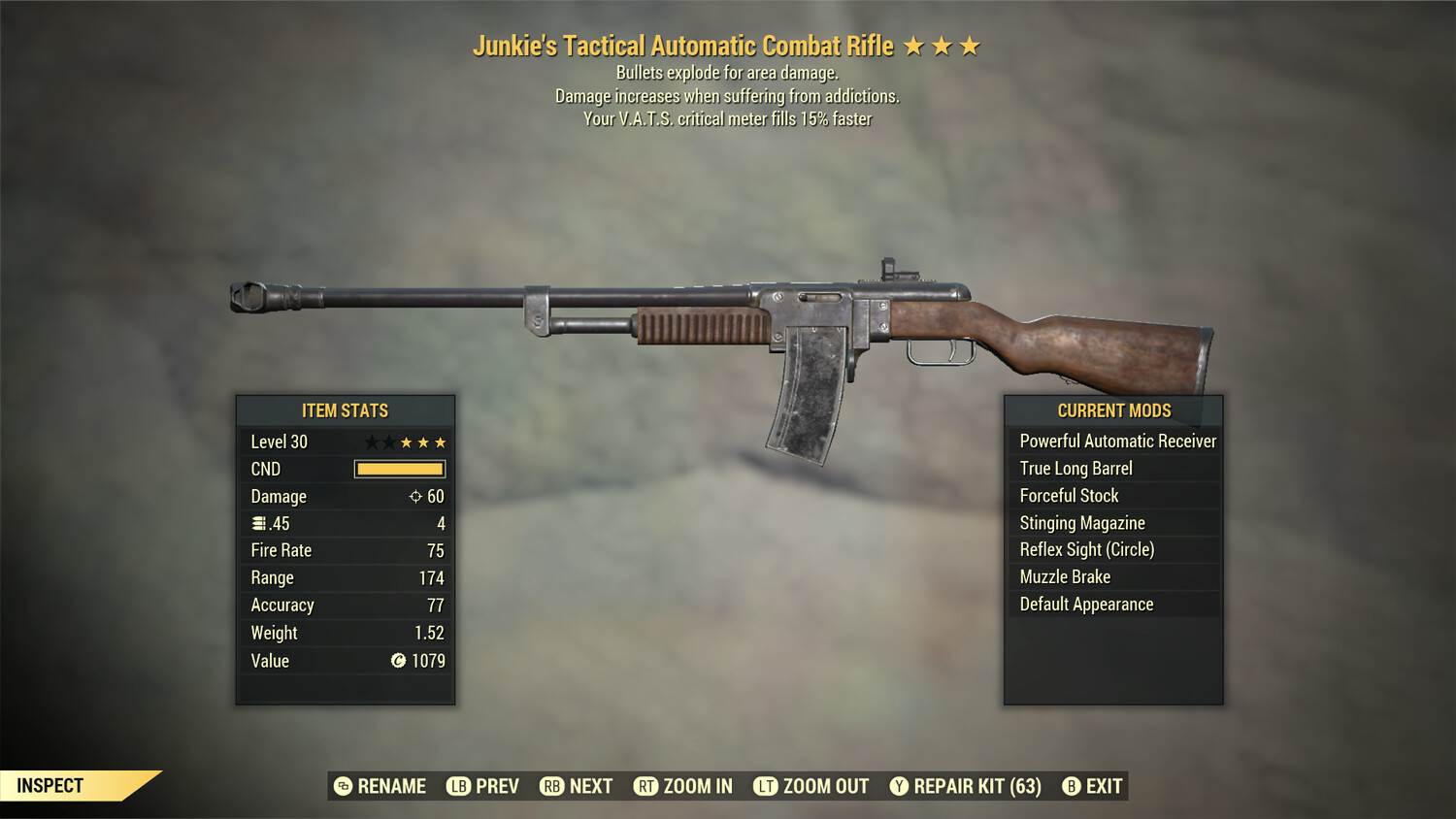Toggle the last gold star beside Level 30

tap(439, 442)
